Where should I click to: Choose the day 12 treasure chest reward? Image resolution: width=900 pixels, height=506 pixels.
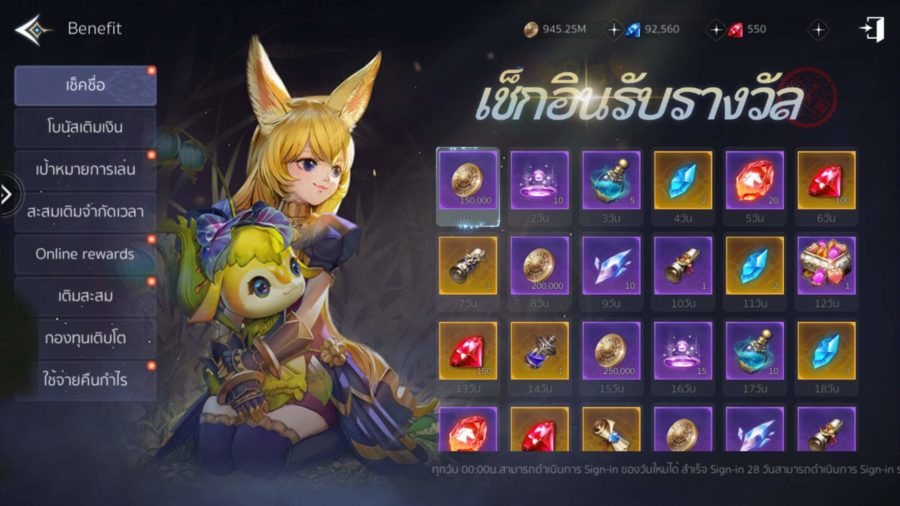[826, 266]
